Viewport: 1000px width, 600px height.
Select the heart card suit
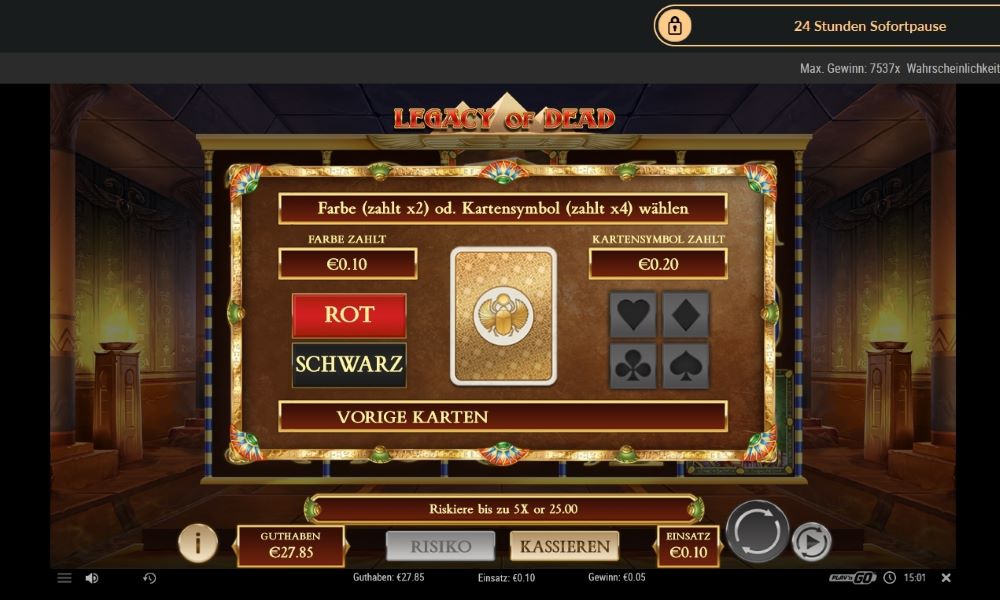pyautogui.click(x=633, y=315)
